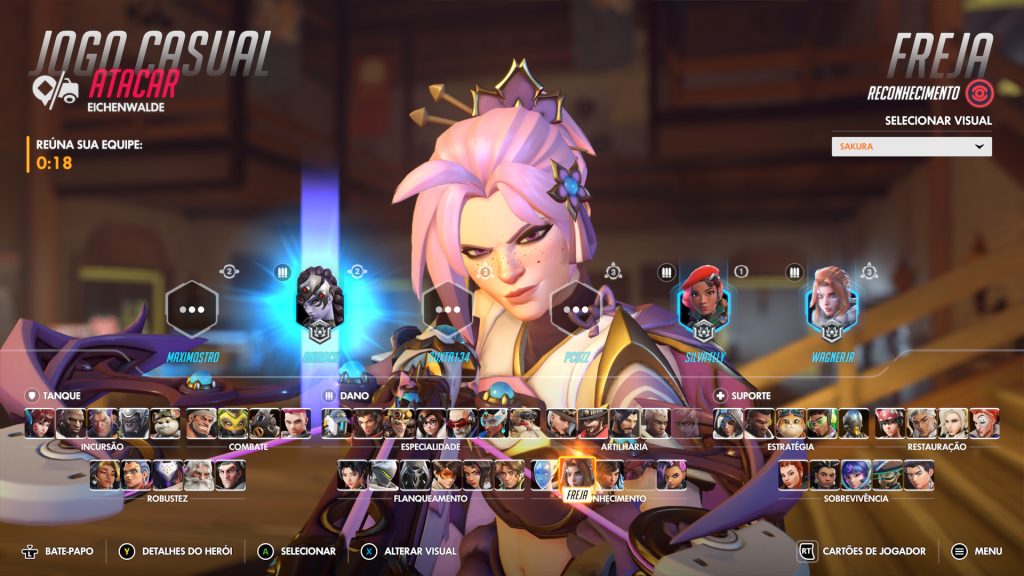Screen dimensions: 1024x576
Task: Select Ana from the Estratégia supports
Action: [x=728, y=424]
